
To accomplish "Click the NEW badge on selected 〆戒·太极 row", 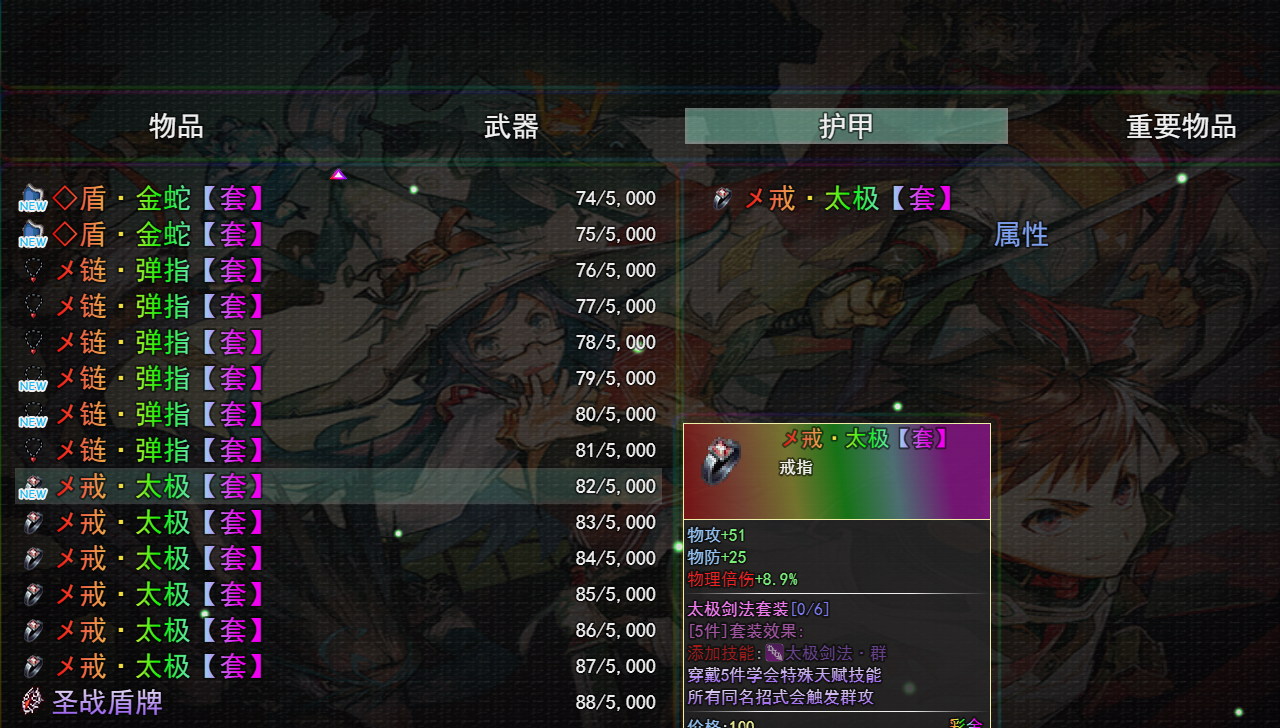I will [32, 493].
